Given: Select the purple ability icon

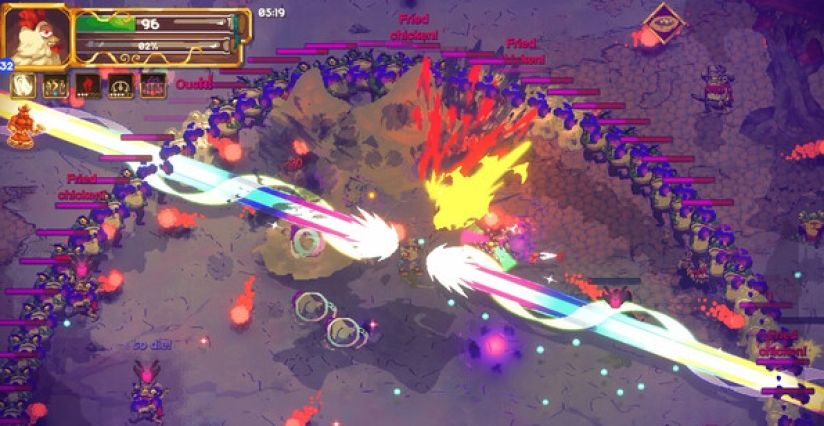Looking at the screenshot, I should coord(153,86).
